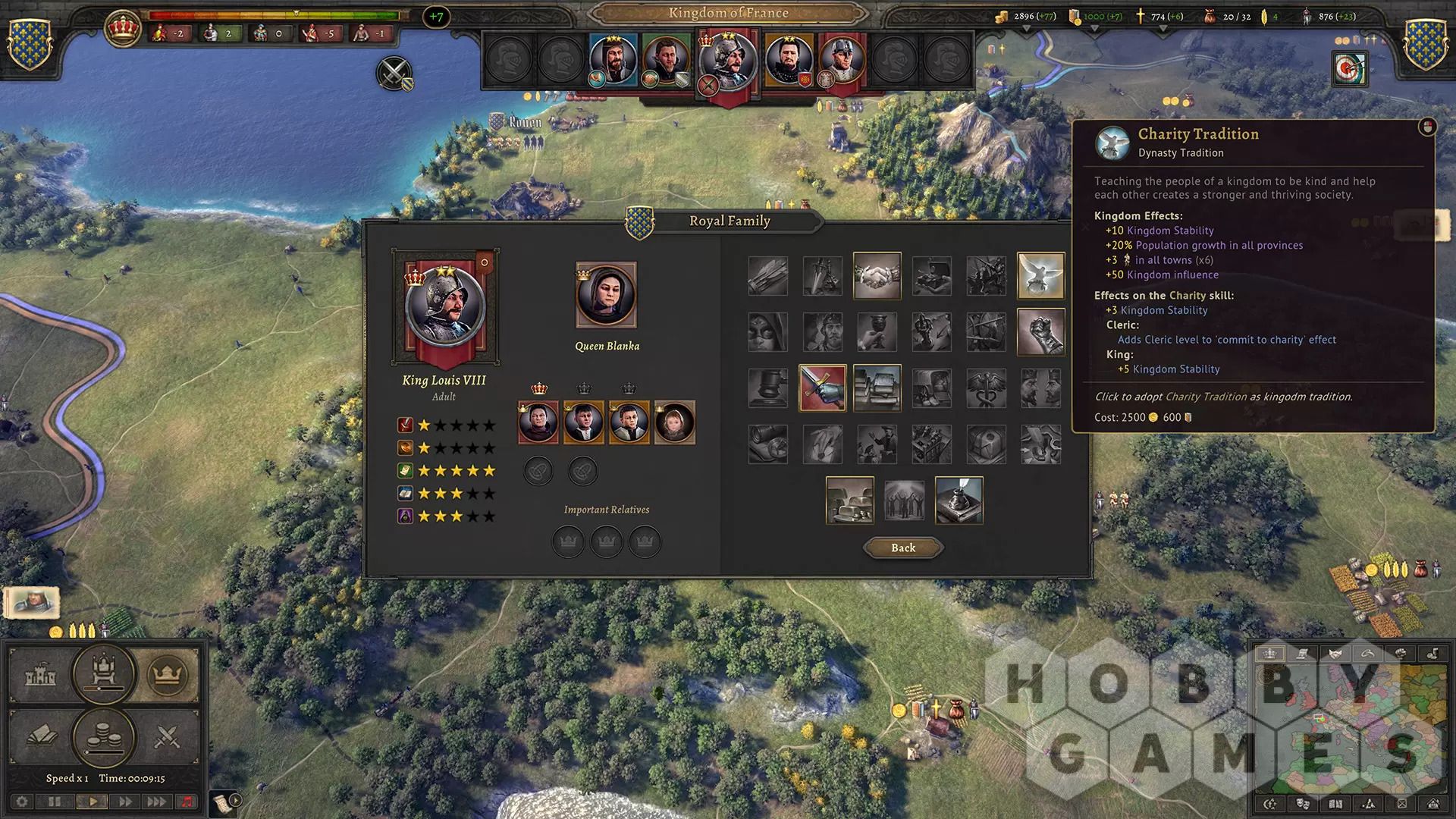Open the castle buildings panel
The height and width of the screenshot is (819, 1456).
tap(40, 675)
